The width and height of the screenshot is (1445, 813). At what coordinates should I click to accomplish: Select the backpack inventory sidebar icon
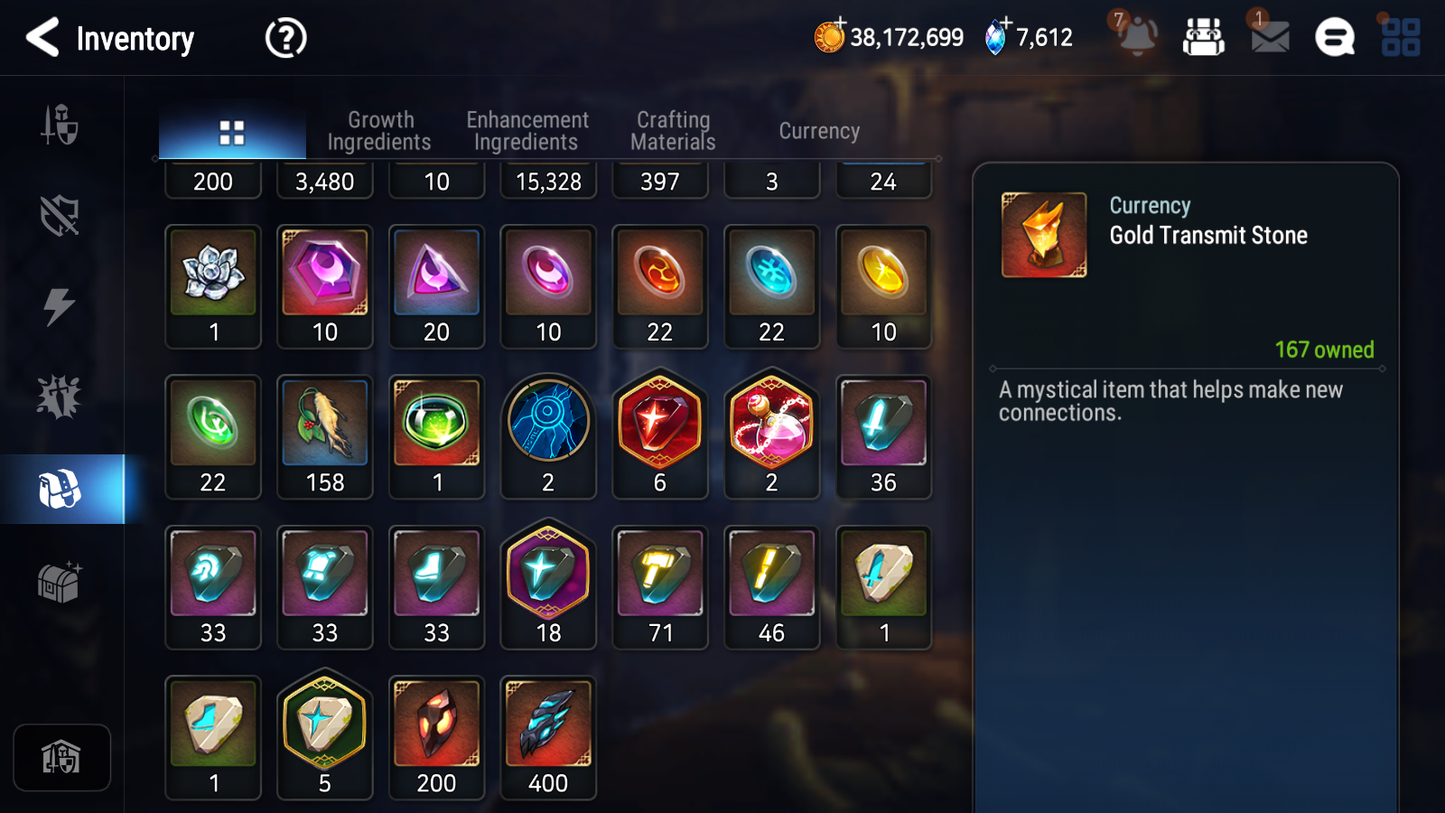[61, 487]
